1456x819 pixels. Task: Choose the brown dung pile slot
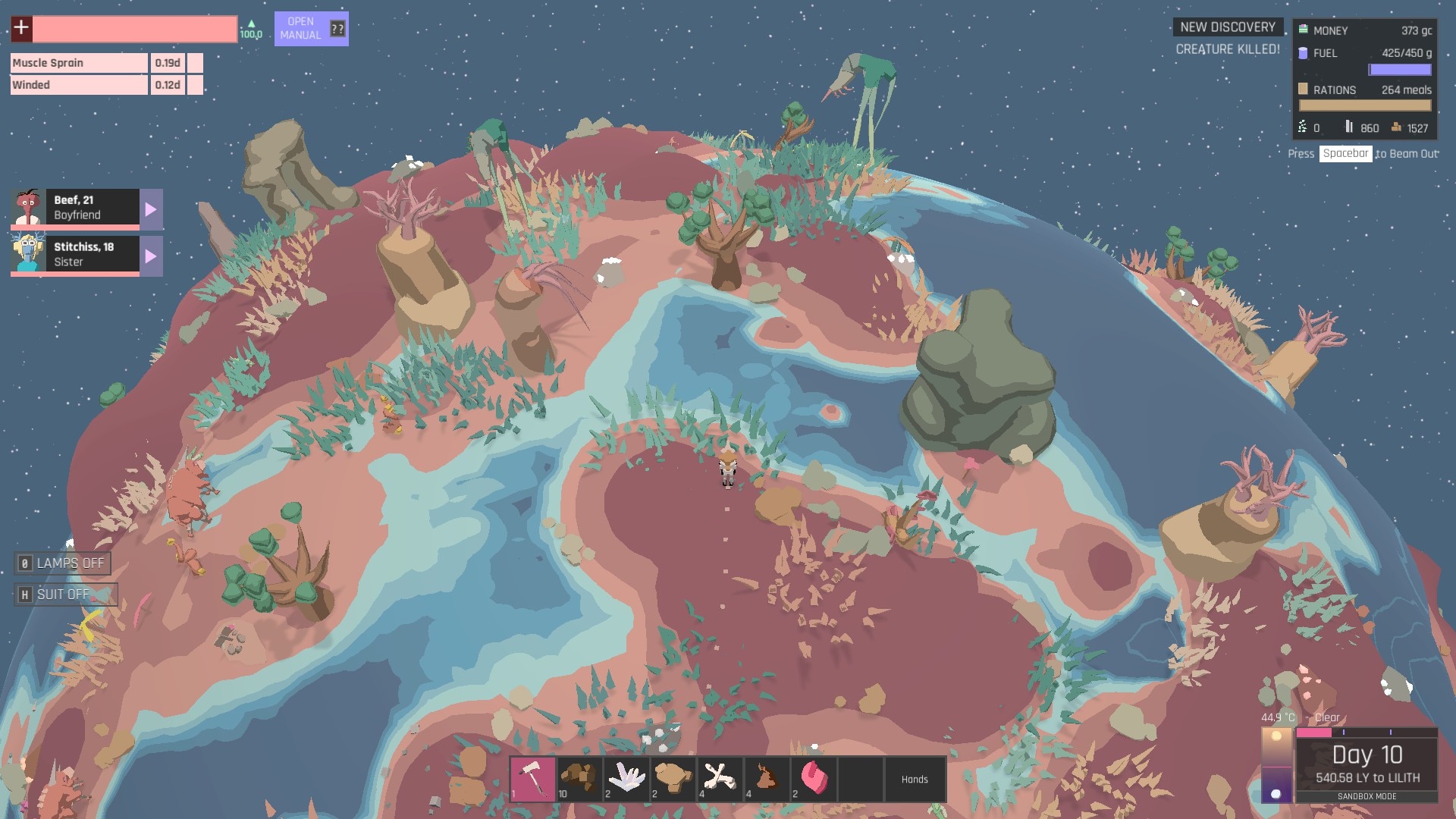point(767,779)
